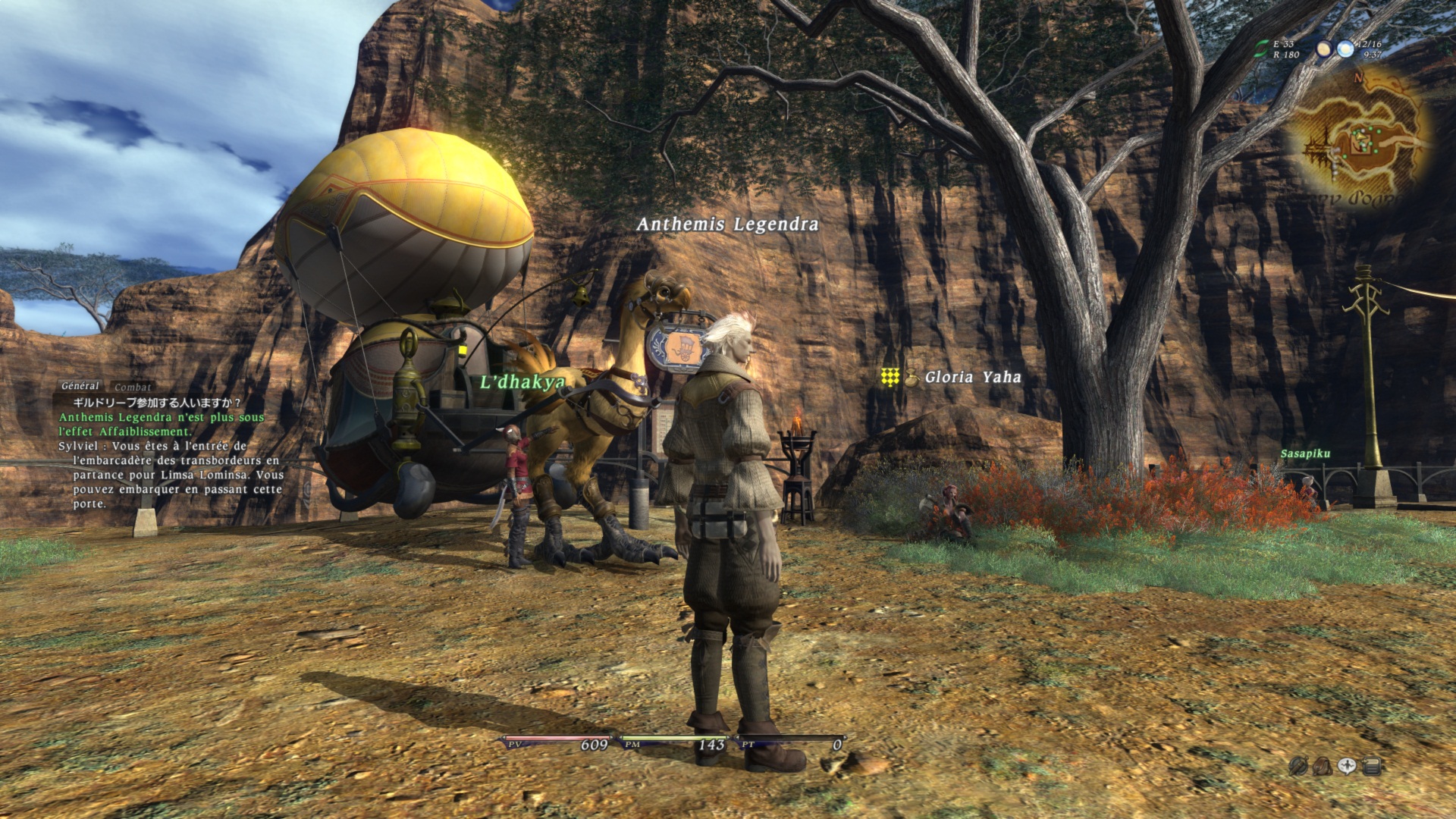Image resolution: width=1456 pixels, height=819 pixels.
Task: Open the emote speech bubble icon
Action: pos(1347,766)
